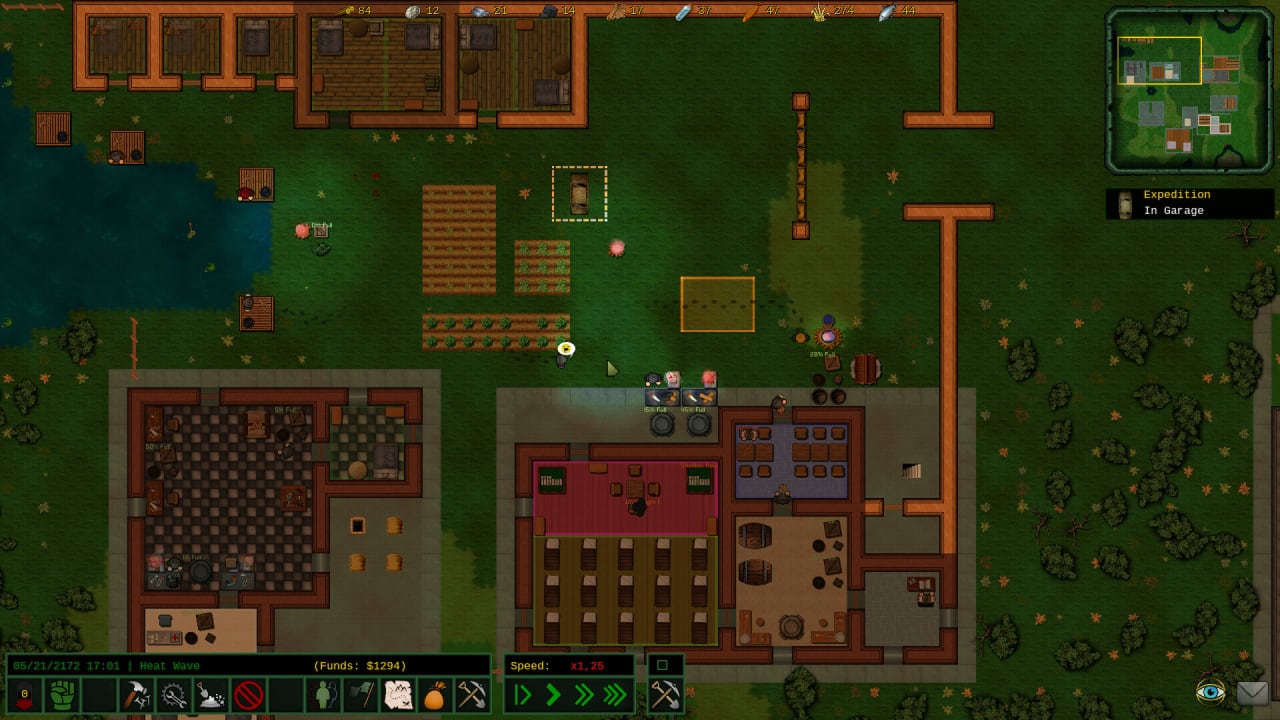The width and height of the screenshot is (1280, 720).
Task: Open the orange sack storage menu
Action: coord(435,694)
